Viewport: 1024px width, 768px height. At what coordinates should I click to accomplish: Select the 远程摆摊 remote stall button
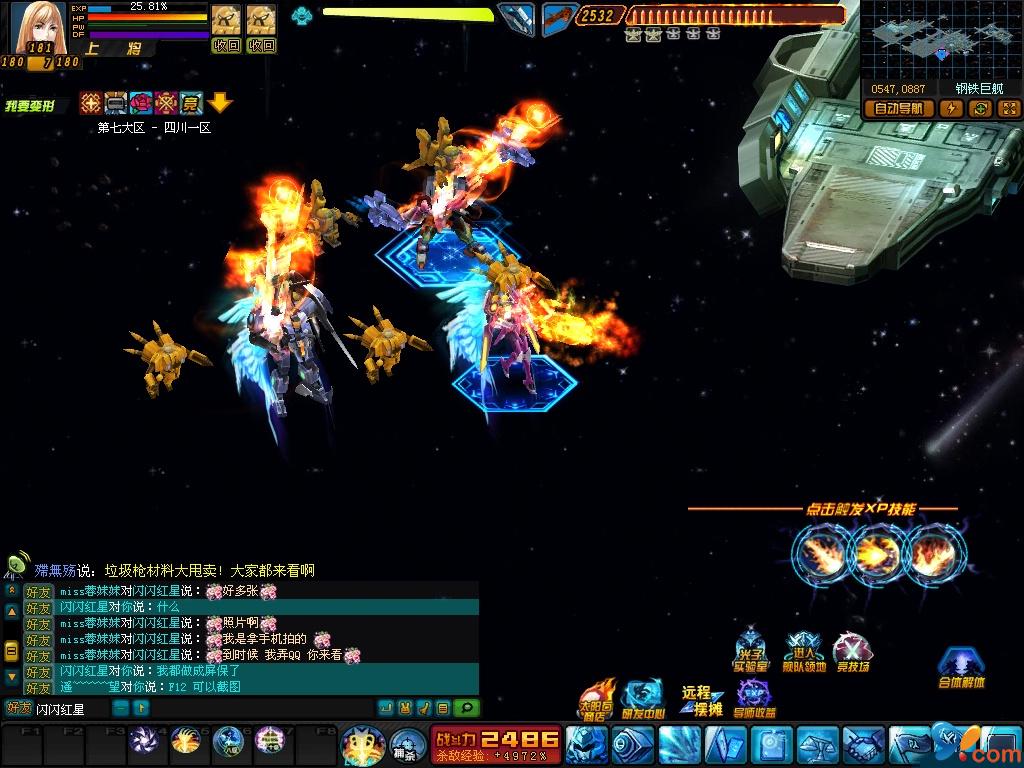click(x=702, y=700)
